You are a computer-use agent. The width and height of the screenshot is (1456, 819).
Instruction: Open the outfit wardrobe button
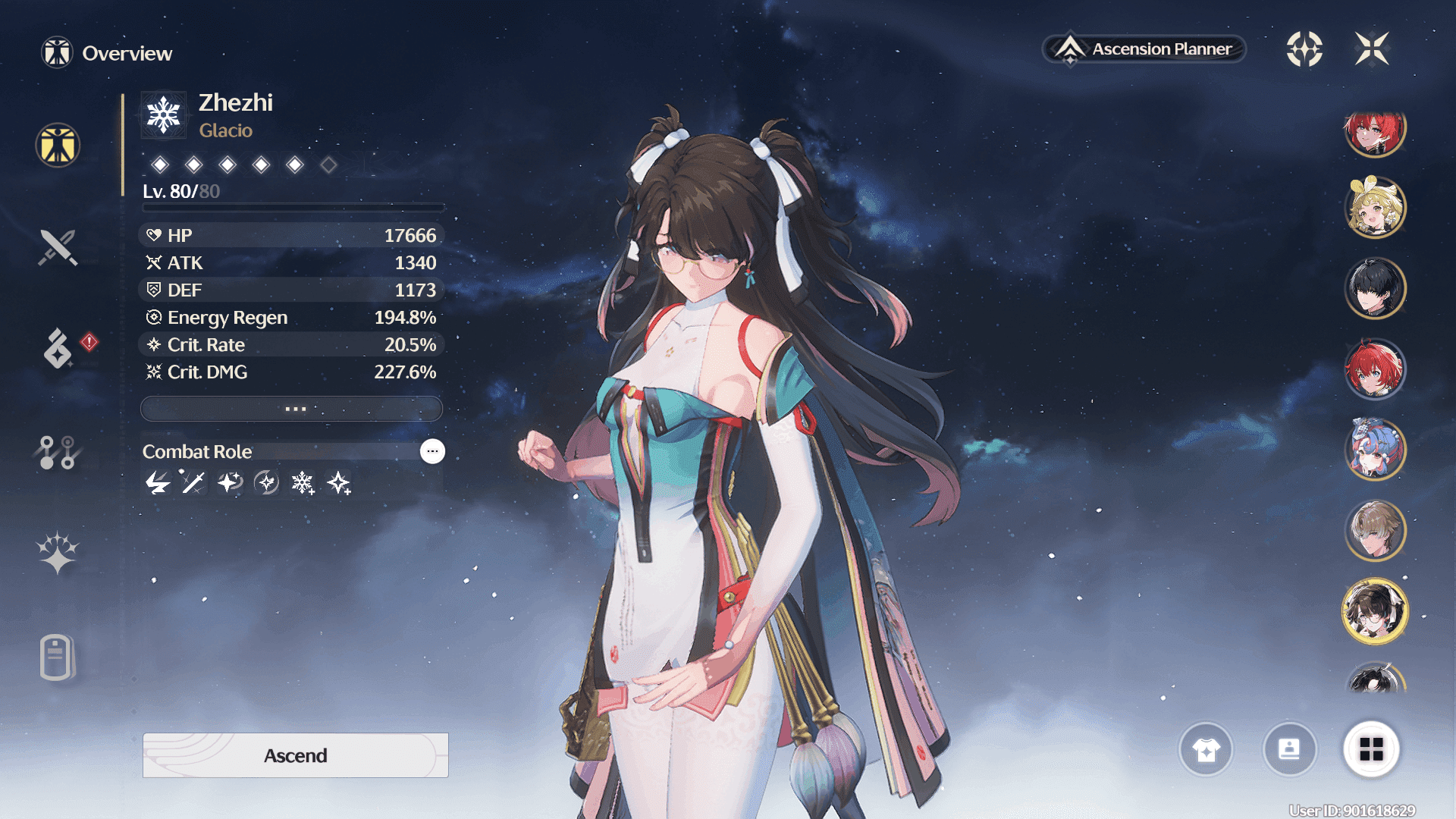[1206, 749]
